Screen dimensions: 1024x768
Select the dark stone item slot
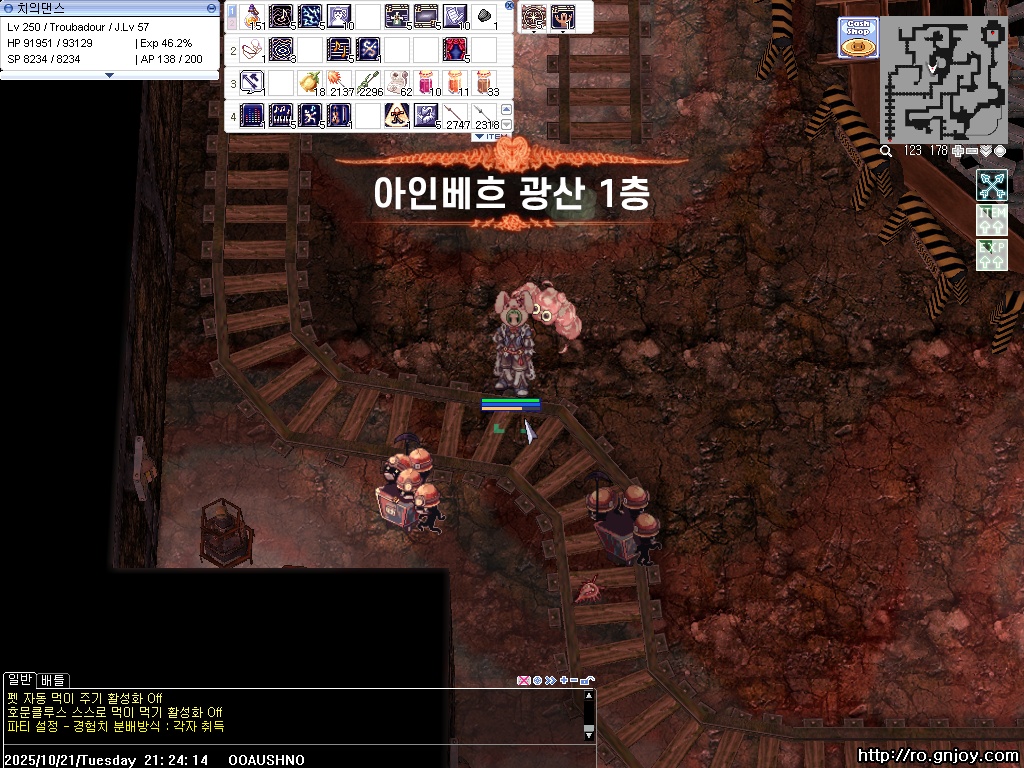click(484, 16)
